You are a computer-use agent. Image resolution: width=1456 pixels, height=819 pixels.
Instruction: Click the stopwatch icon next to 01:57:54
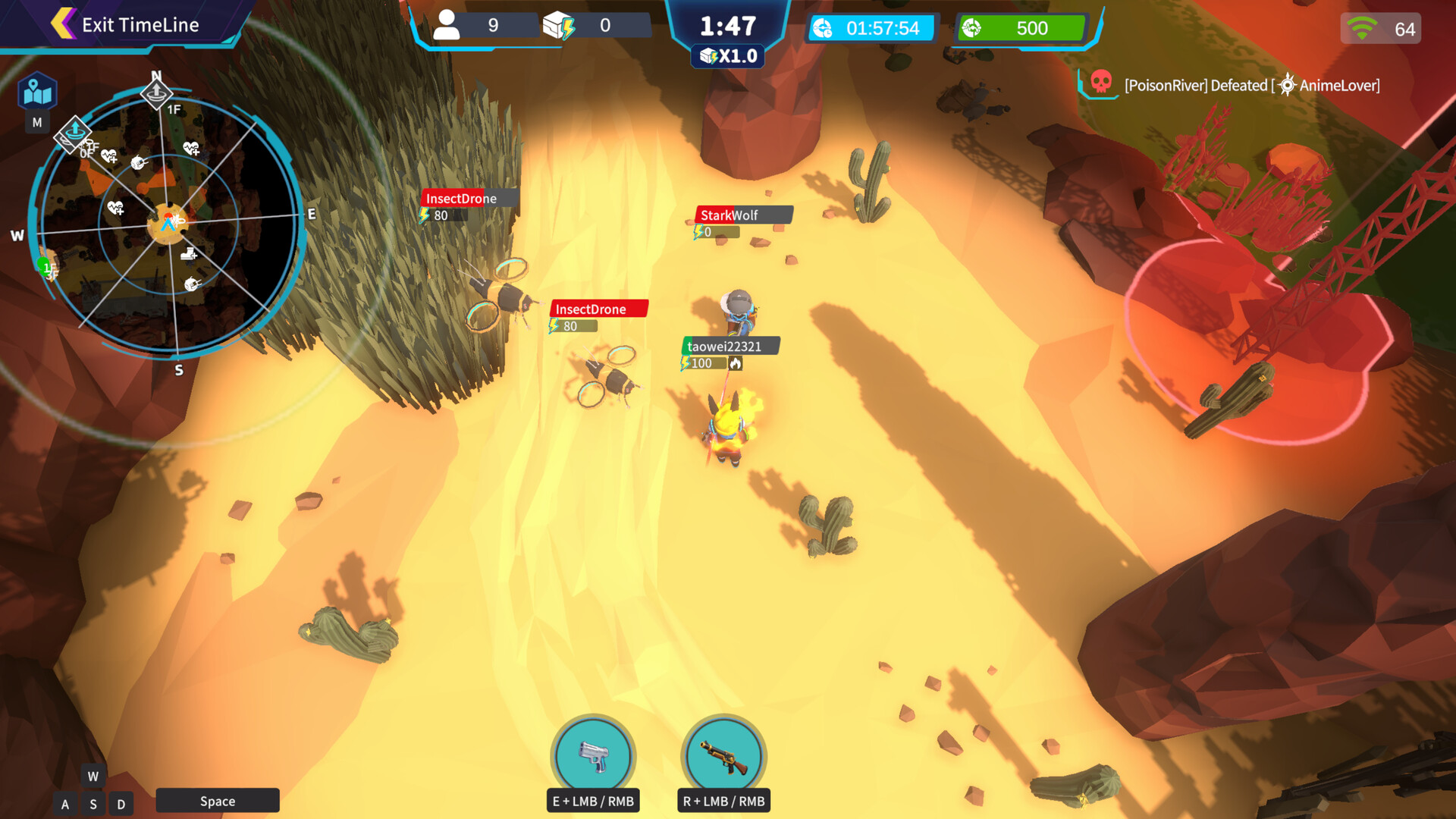[824, 28]
